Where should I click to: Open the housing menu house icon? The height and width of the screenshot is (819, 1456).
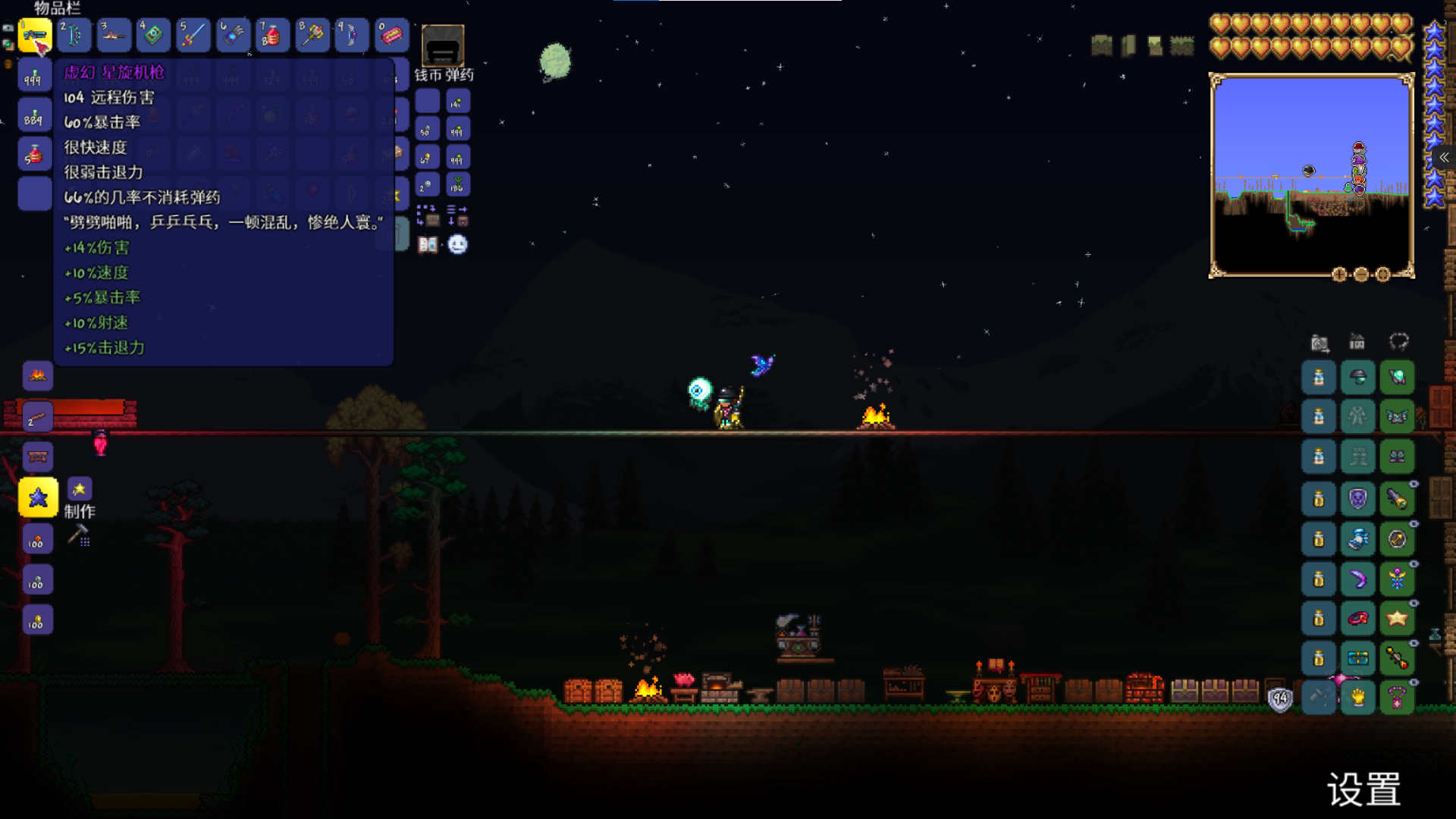tap(1357, 343)
